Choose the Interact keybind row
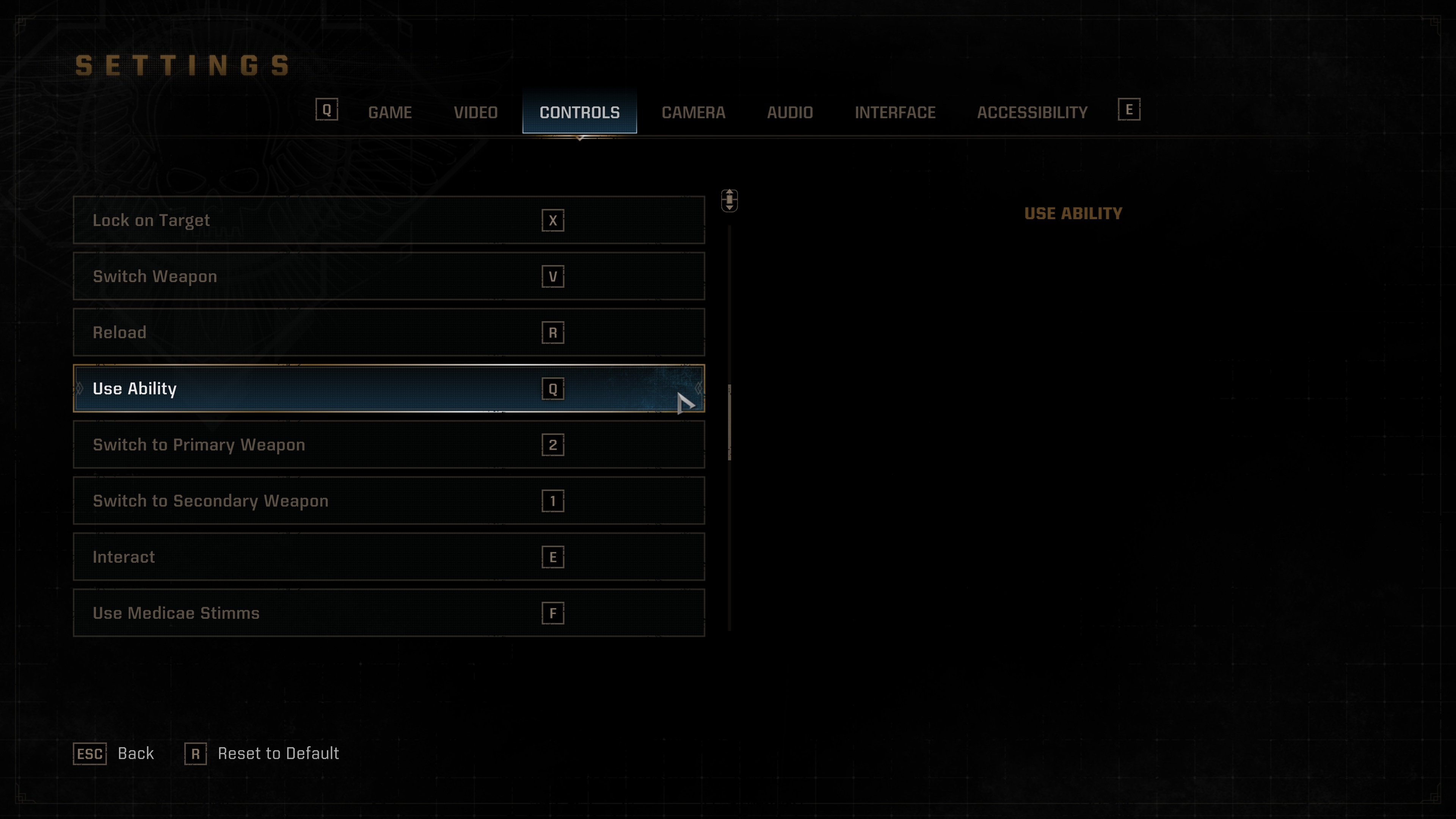 [x=388, y=557]
